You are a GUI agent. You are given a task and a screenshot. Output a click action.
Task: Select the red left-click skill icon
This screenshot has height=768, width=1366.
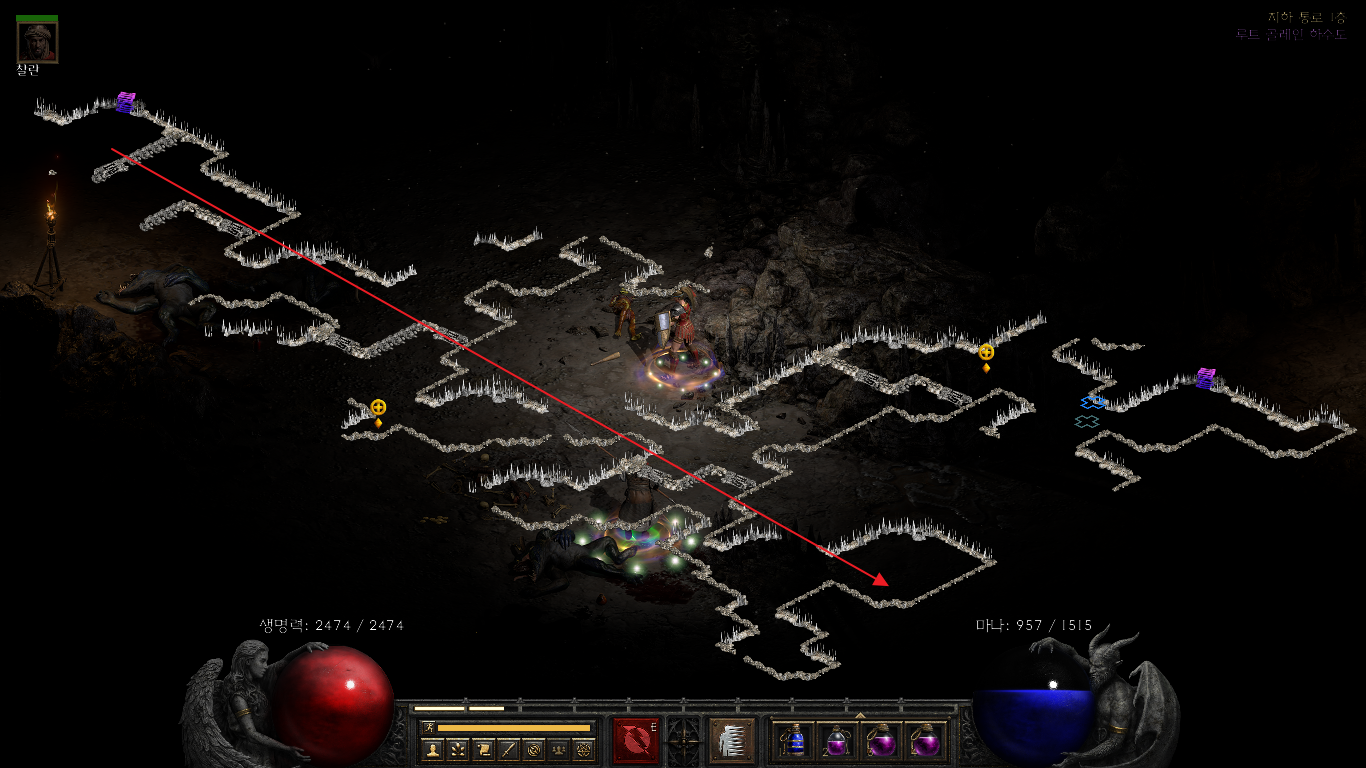click(x=636, y=741)
